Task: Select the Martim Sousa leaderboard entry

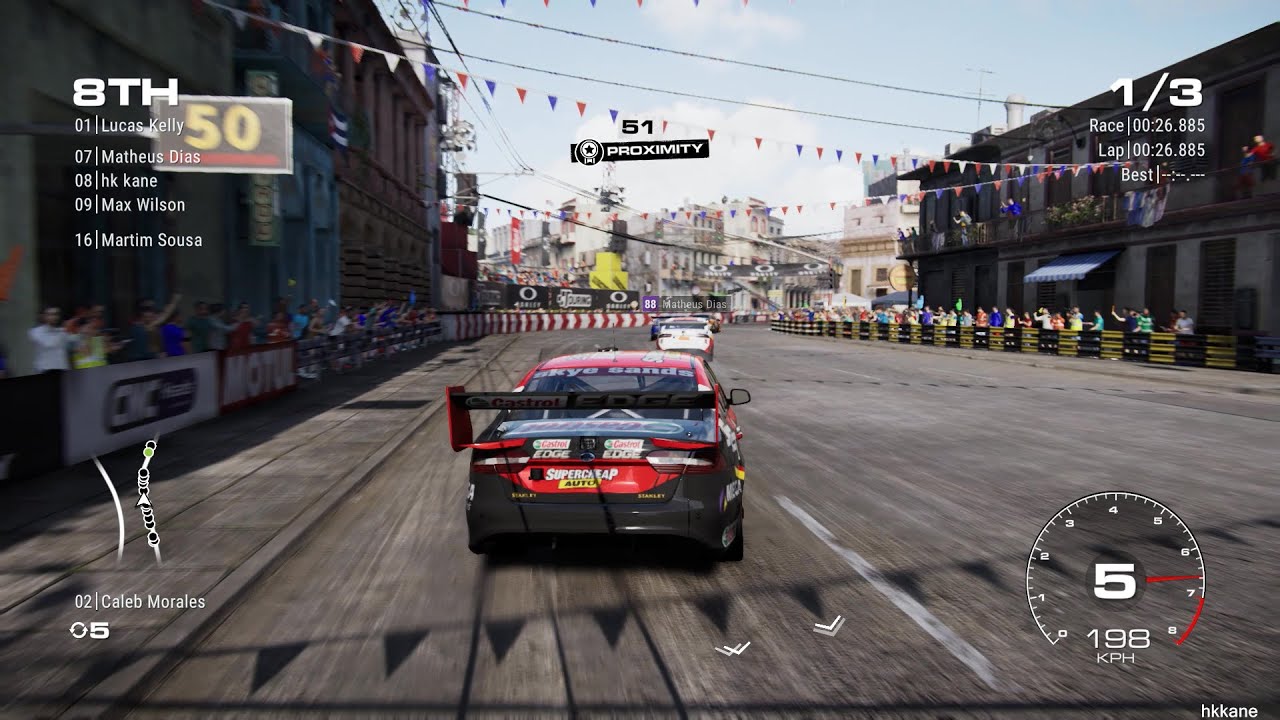Action: pos(137,239)
